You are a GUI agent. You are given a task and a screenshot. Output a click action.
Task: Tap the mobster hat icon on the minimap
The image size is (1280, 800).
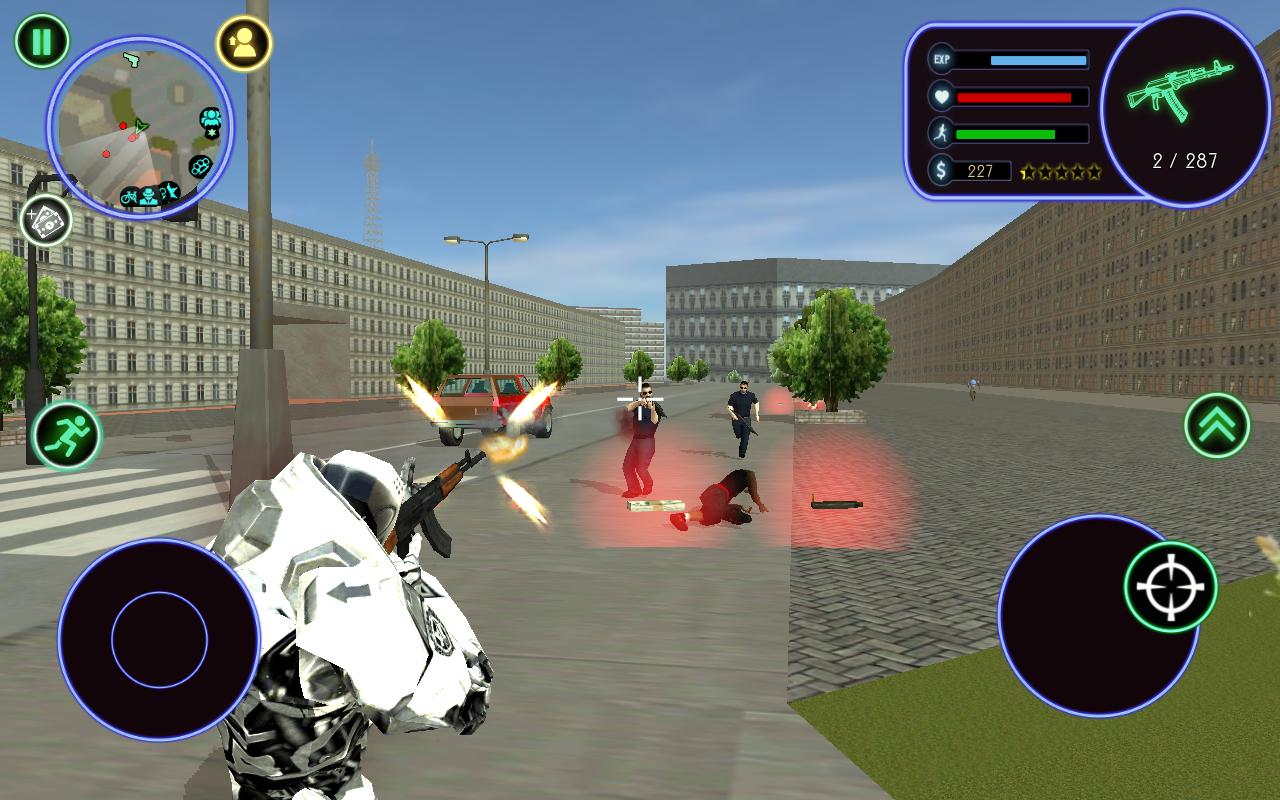point(148,198)
